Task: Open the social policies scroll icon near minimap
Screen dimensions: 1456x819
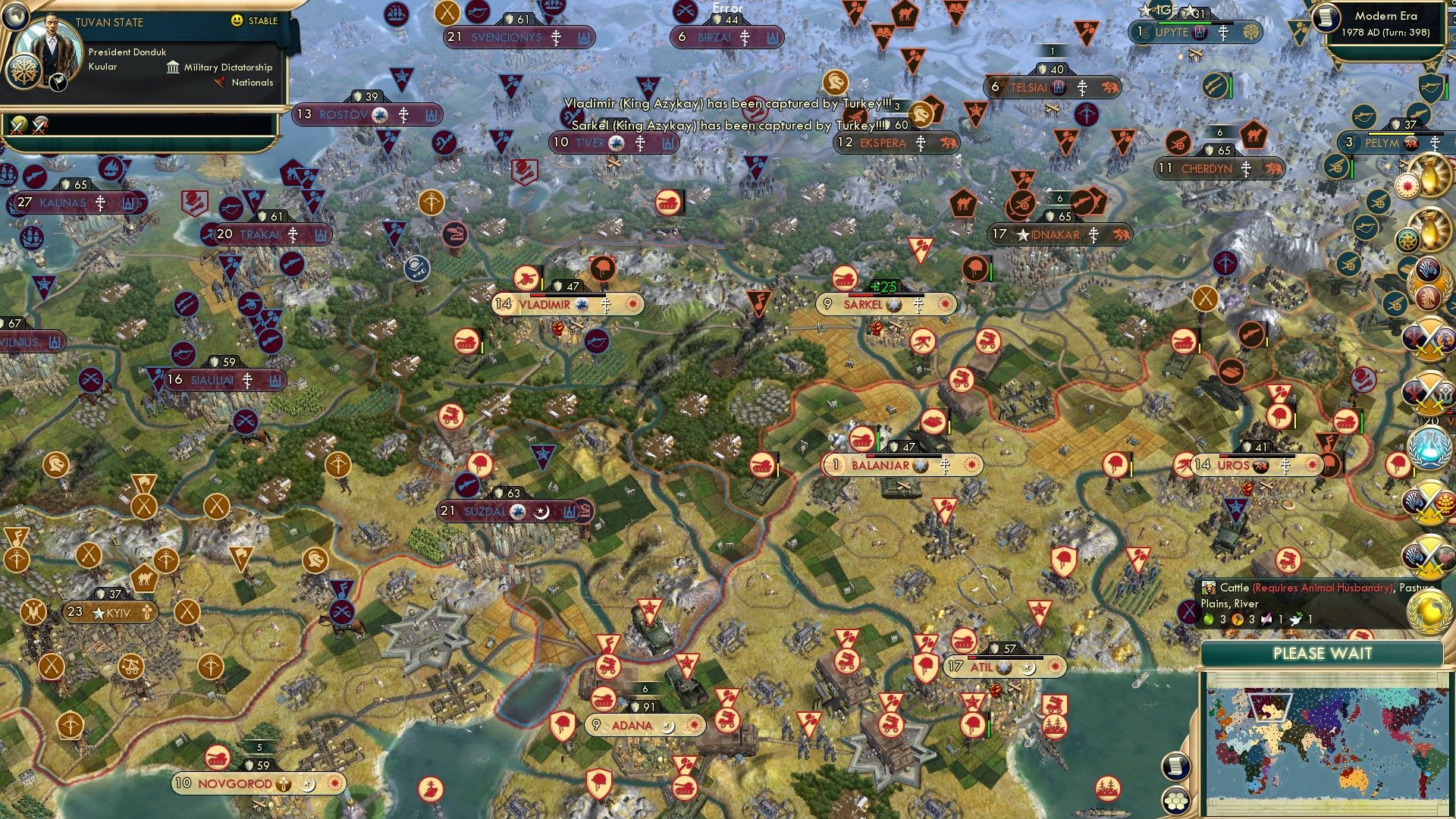Action: 1176,767
